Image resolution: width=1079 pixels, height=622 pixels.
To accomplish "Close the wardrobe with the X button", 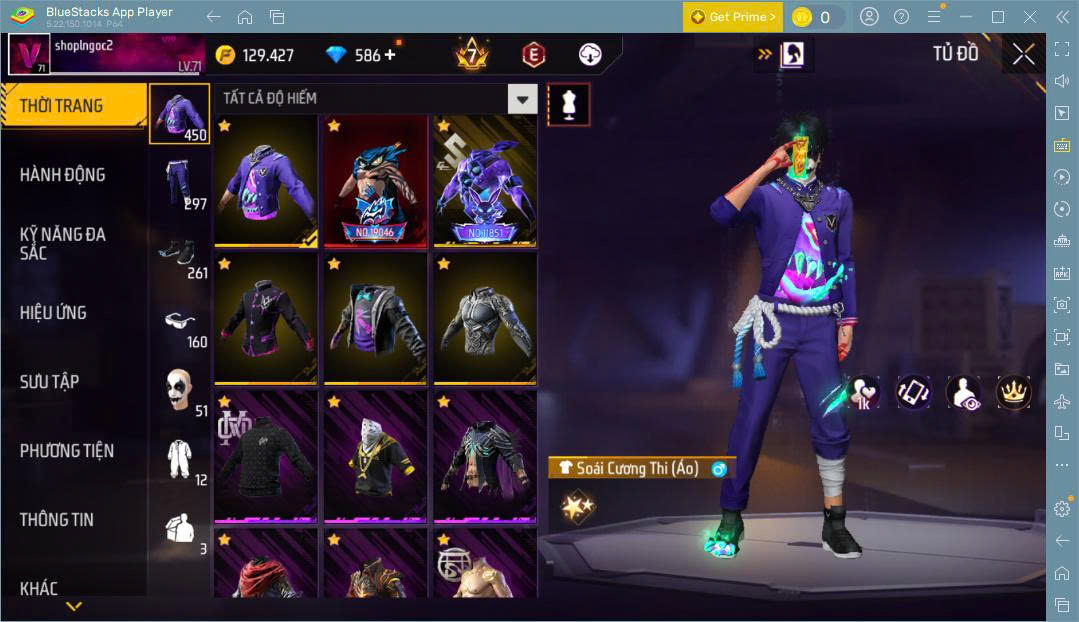I will tap(1023, 54).
